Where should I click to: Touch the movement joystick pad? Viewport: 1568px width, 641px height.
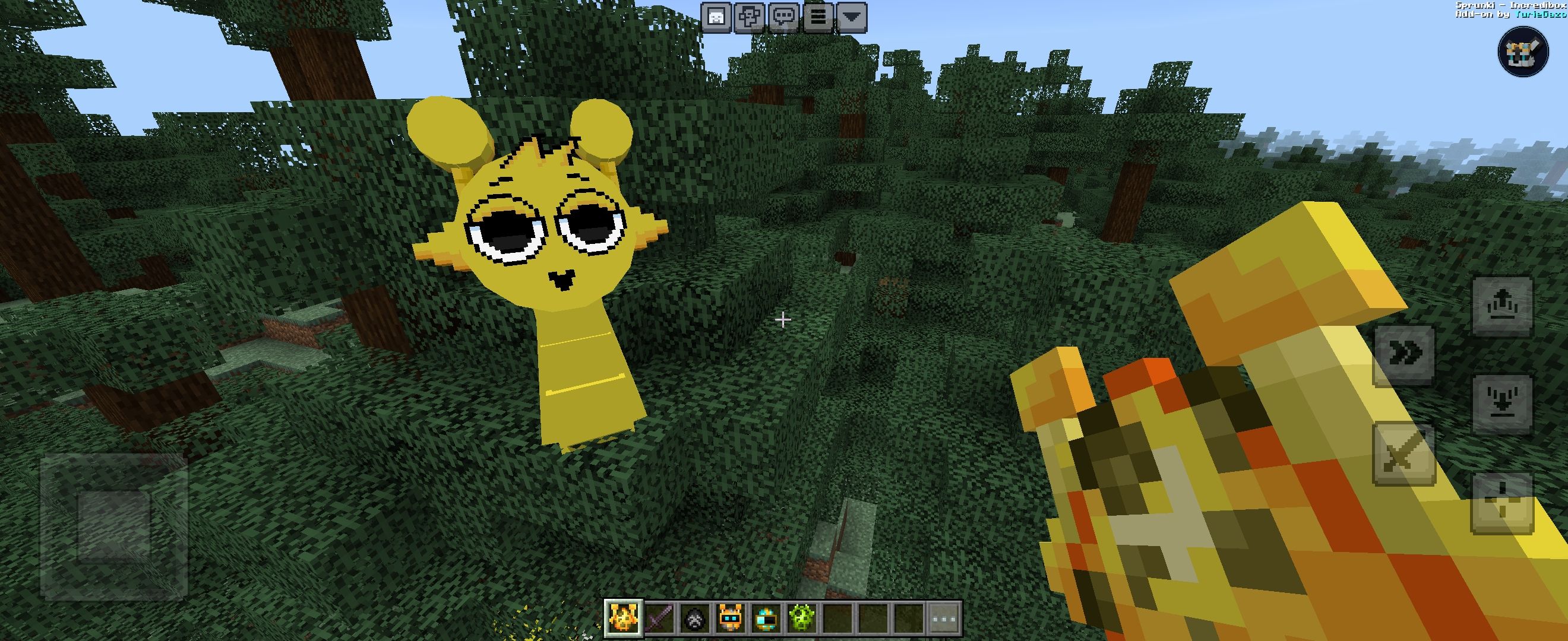pos(114,527)
